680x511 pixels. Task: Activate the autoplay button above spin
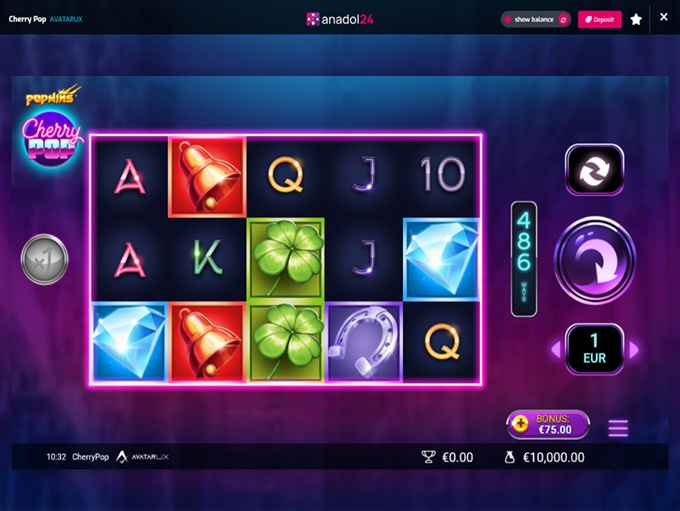coord(594,169)
